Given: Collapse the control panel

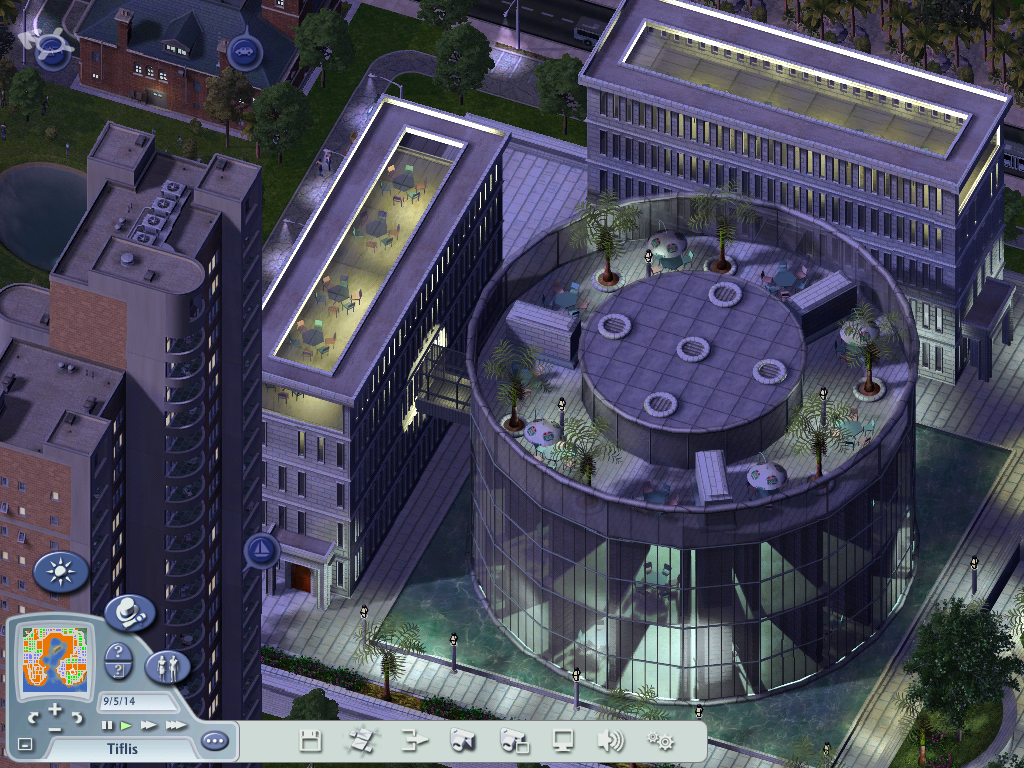Looking at the screenshot, I should pos(25,744).
